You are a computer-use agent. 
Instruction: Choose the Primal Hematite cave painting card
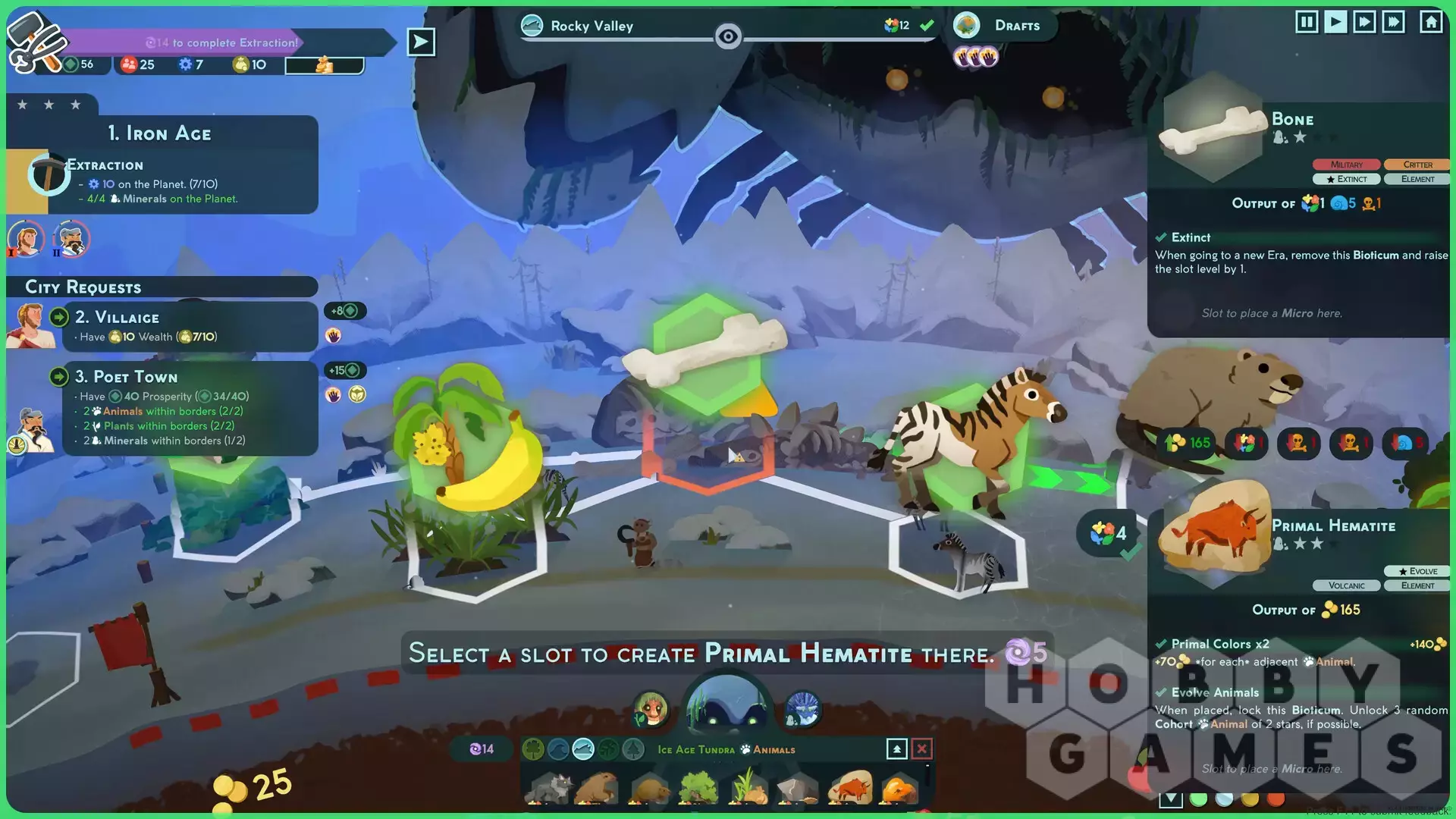[850, 789]
